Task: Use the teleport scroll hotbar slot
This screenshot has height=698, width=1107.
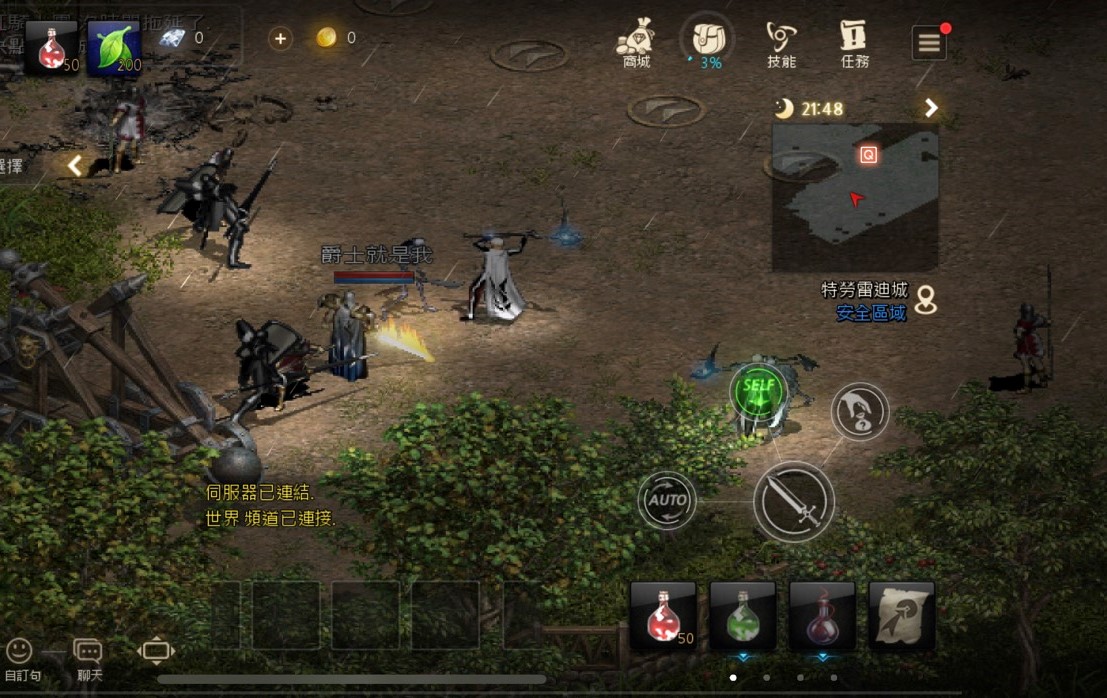Action: pos(901,614)
